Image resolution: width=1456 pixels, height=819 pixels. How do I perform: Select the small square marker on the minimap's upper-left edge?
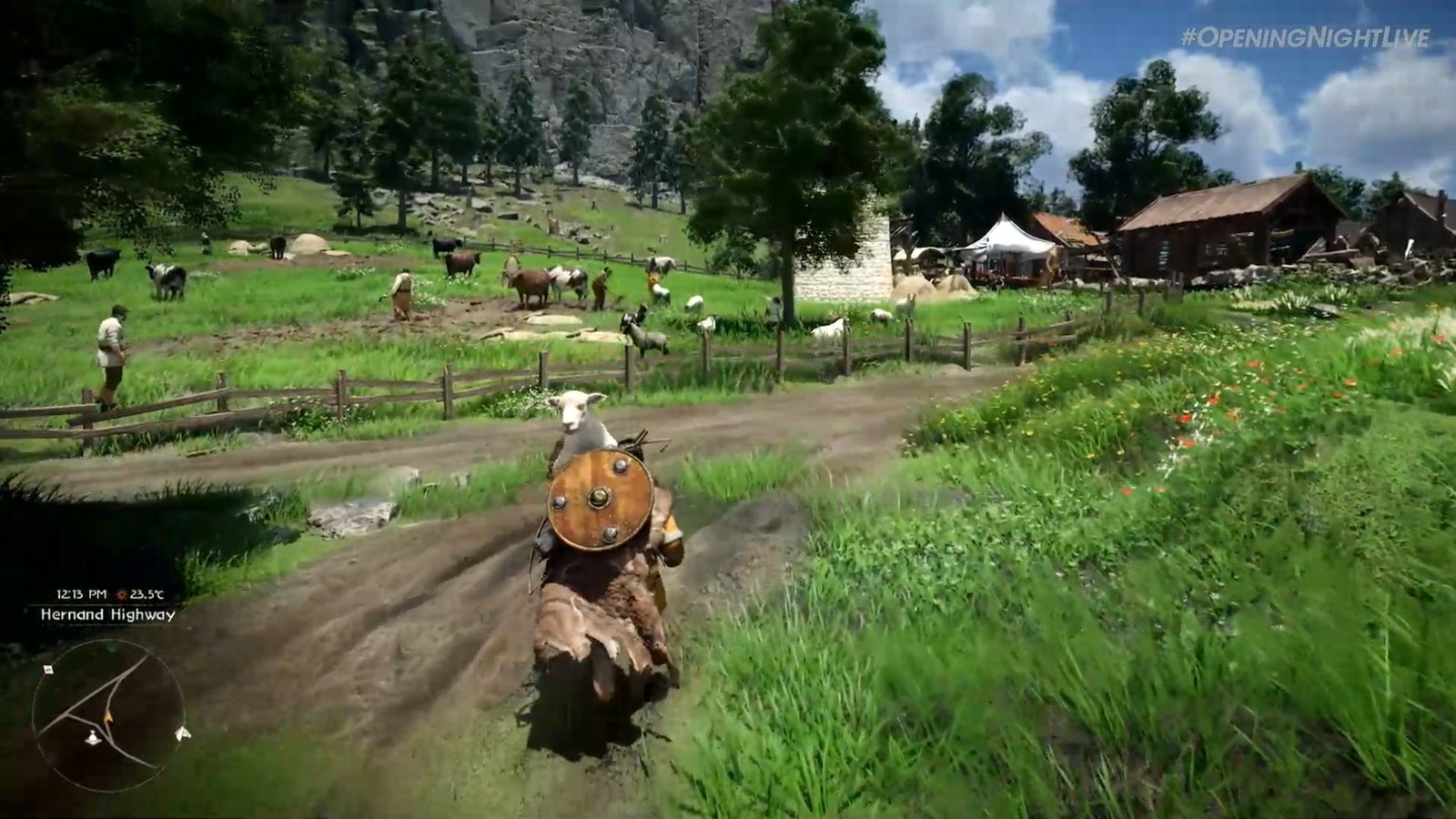[47, 670]
